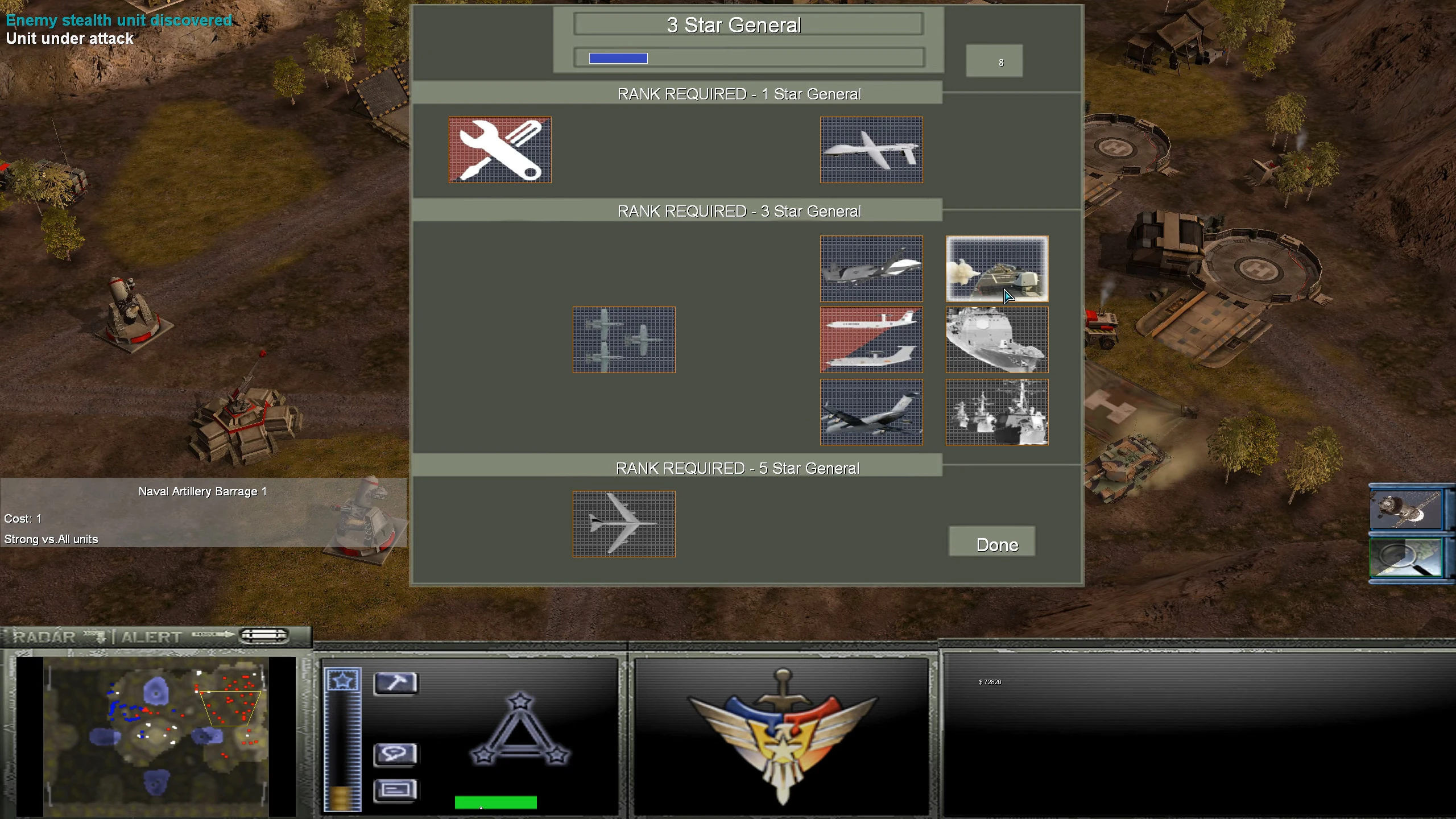The width and height of the screenshot is (1456, 819).
Task: Click the Done button
Action: [992, 543]
